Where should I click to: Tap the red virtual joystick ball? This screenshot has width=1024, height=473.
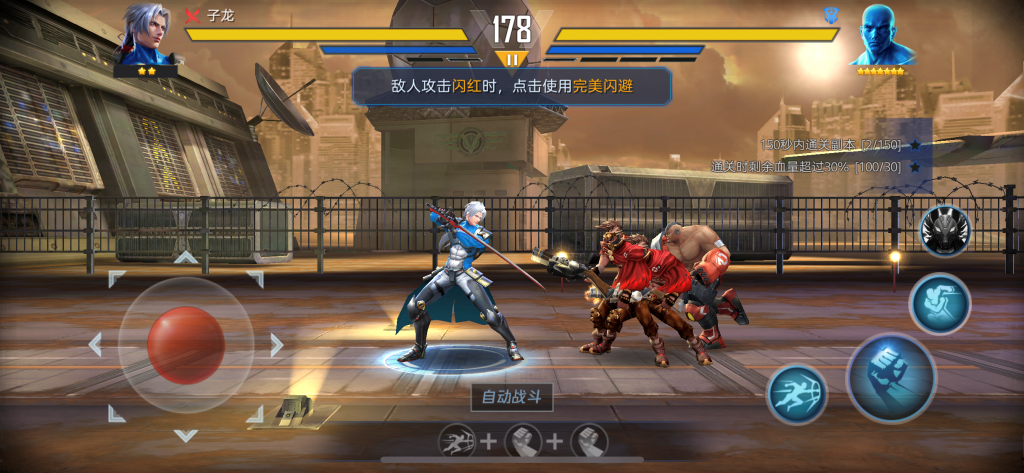pyautogui.click(x=186, y=342)
